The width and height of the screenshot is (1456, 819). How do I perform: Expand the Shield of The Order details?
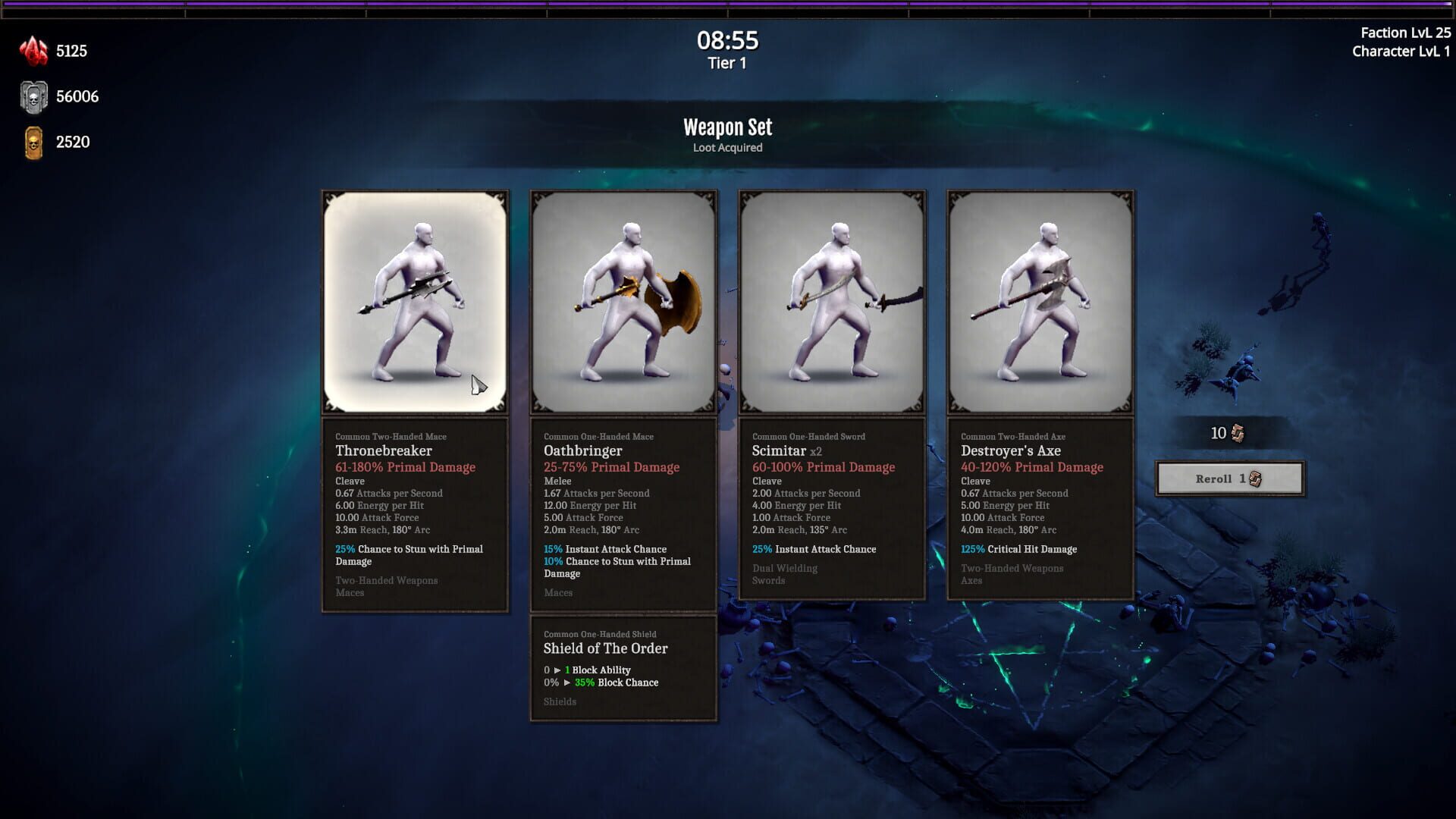tap(623, 667)
